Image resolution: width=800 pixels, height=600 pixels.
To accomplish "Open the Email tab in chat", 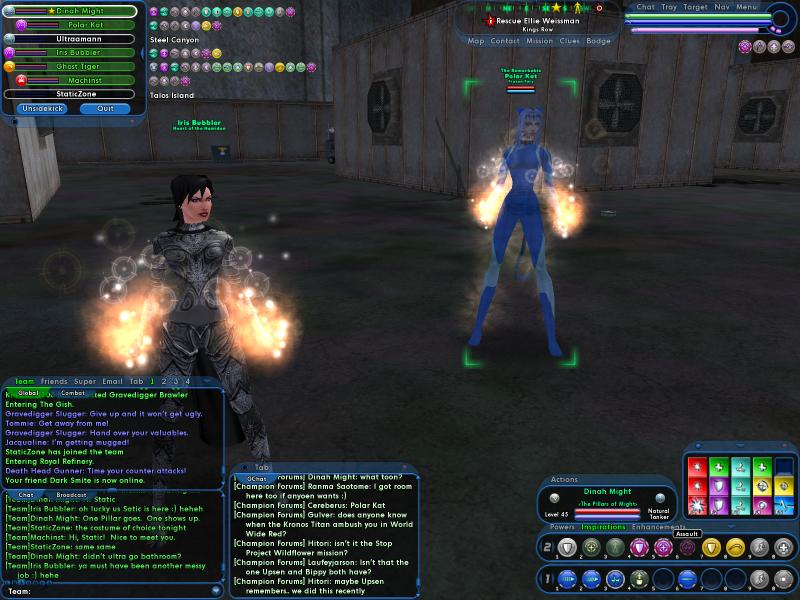I will click(112, 381).
